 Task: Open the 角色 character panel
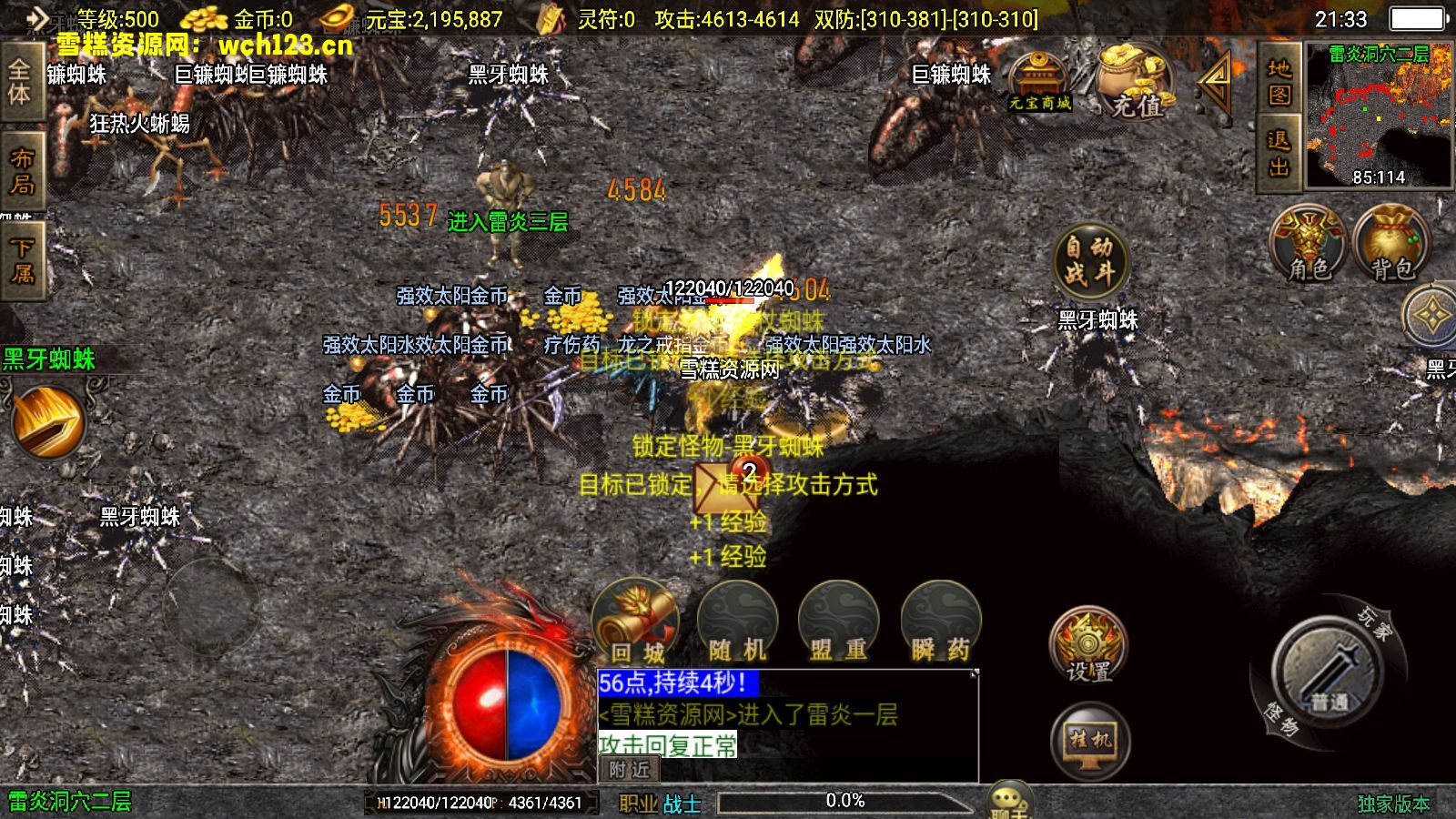click(x=1309, y=246)
